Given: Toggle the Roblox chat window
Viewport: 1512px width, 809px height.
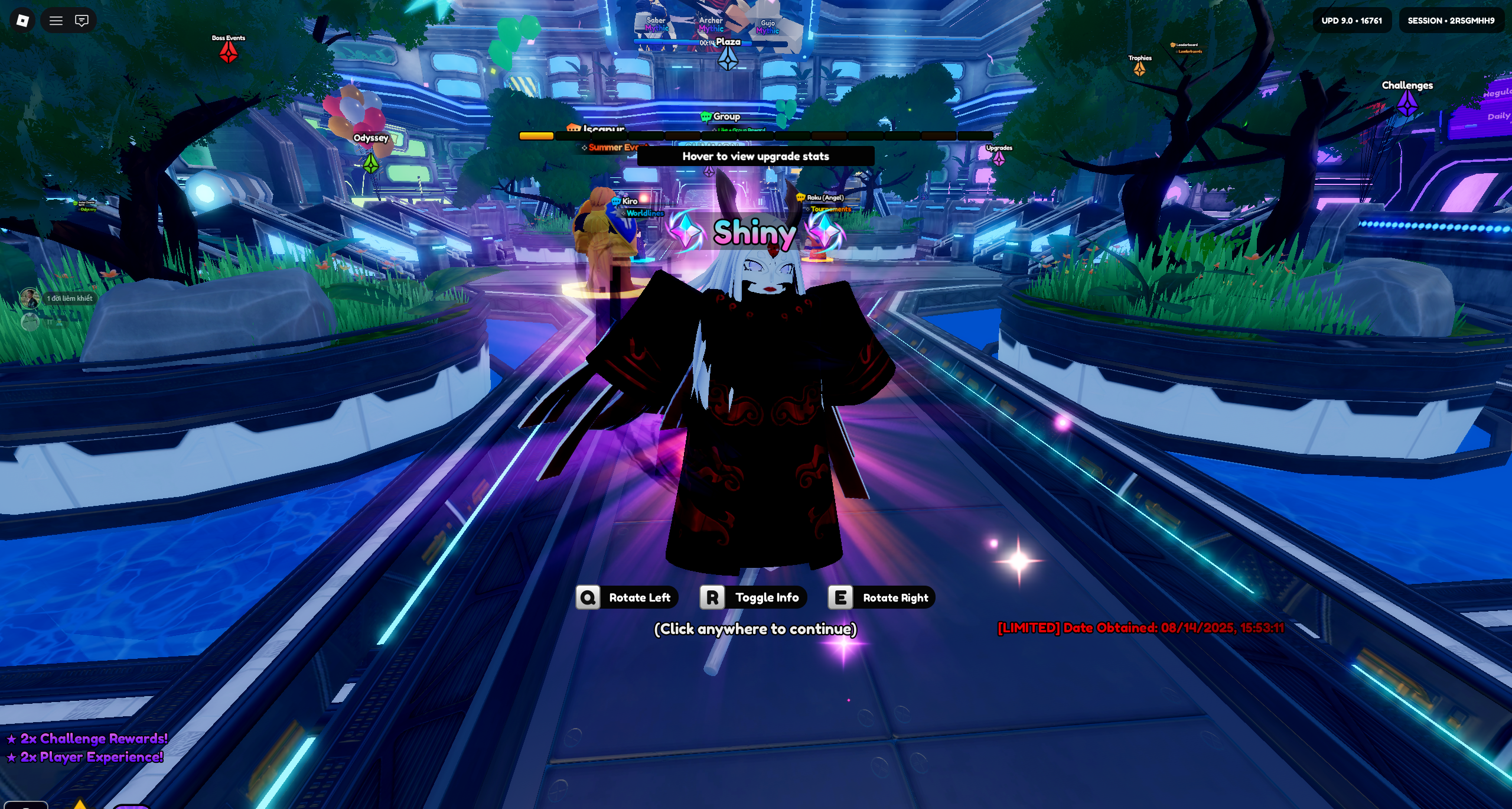Looking at the screenshot, I should tap(82, 21).
